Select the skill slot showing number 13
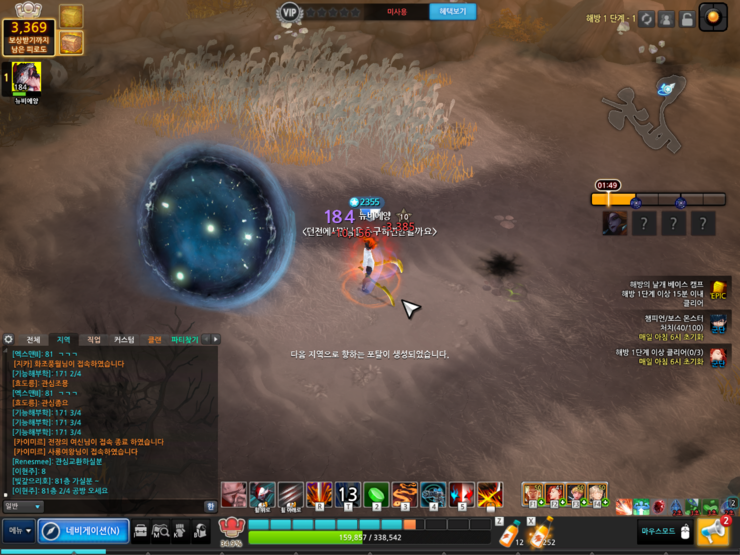Image resolution: width=740 pixels, height=555 pixels. (347, 494)
